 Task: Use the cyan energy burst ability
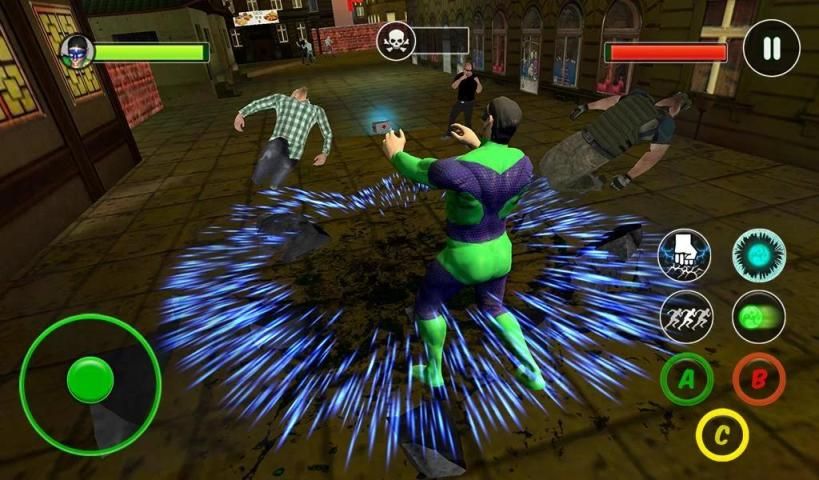759,256
